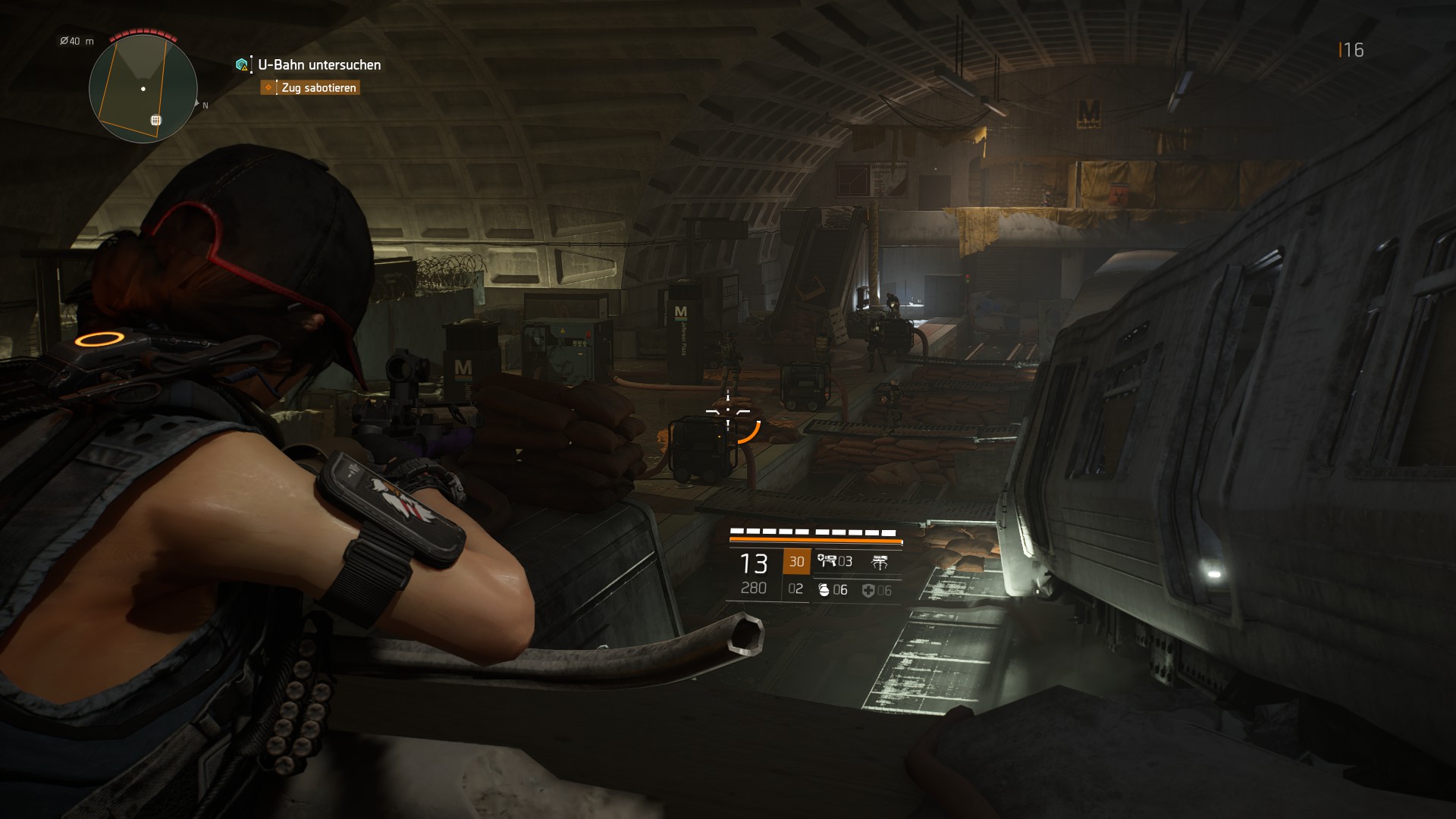This screenshot has width=1456, height=819.
Task: Click the hexagonal mission icon beside U-Bahn untersuchen
Action: (x=241, y=66)
